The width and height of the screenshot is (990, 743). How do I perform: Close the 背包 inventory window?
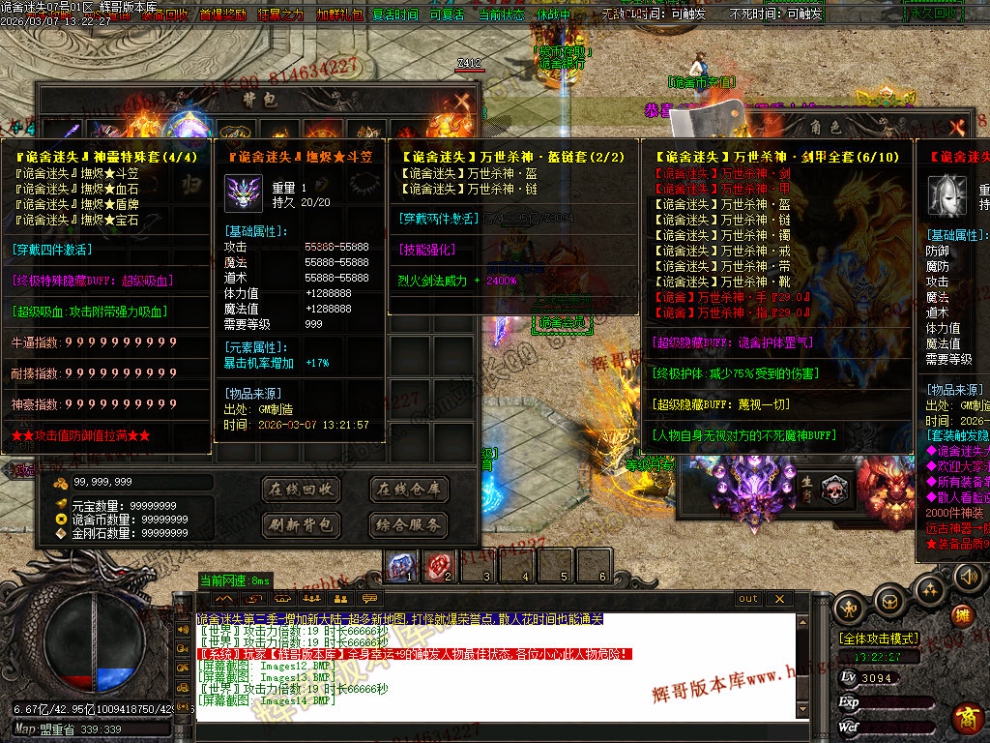pyautogui.click(x=461, y=101)
